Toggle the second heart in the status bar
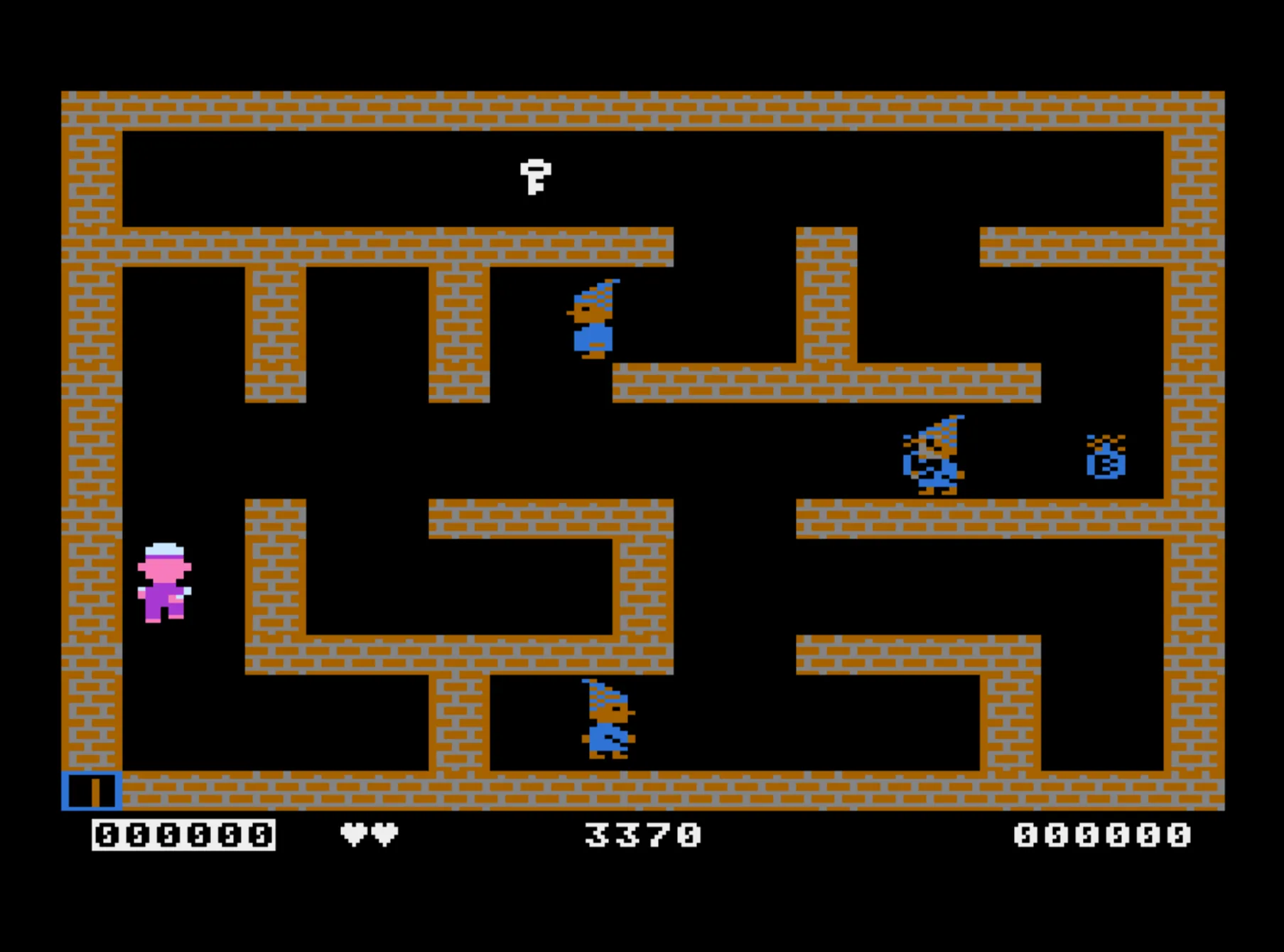 [x=384, y=832]
